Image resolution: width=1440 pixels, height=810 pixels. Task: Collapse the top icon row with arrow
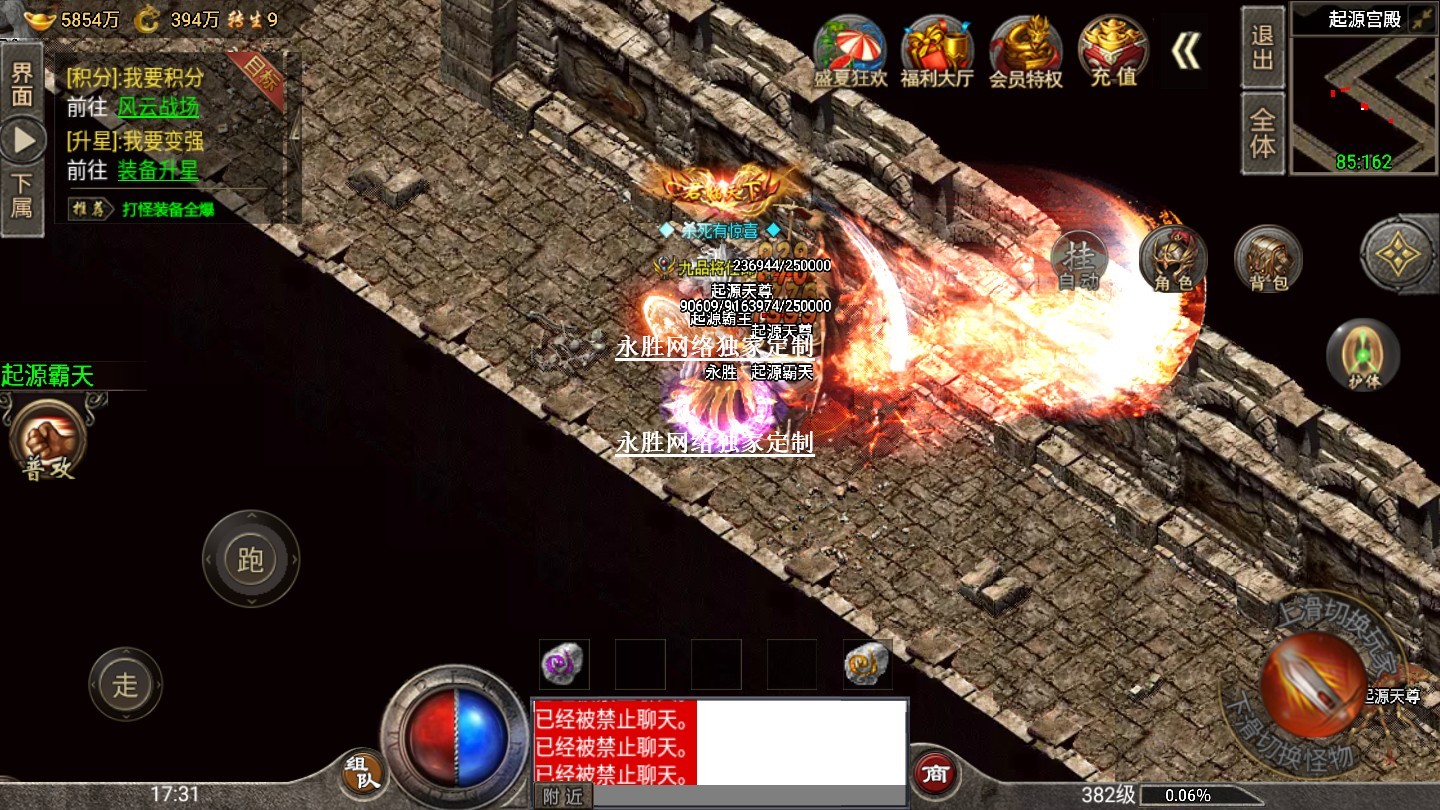(1186, 52)
